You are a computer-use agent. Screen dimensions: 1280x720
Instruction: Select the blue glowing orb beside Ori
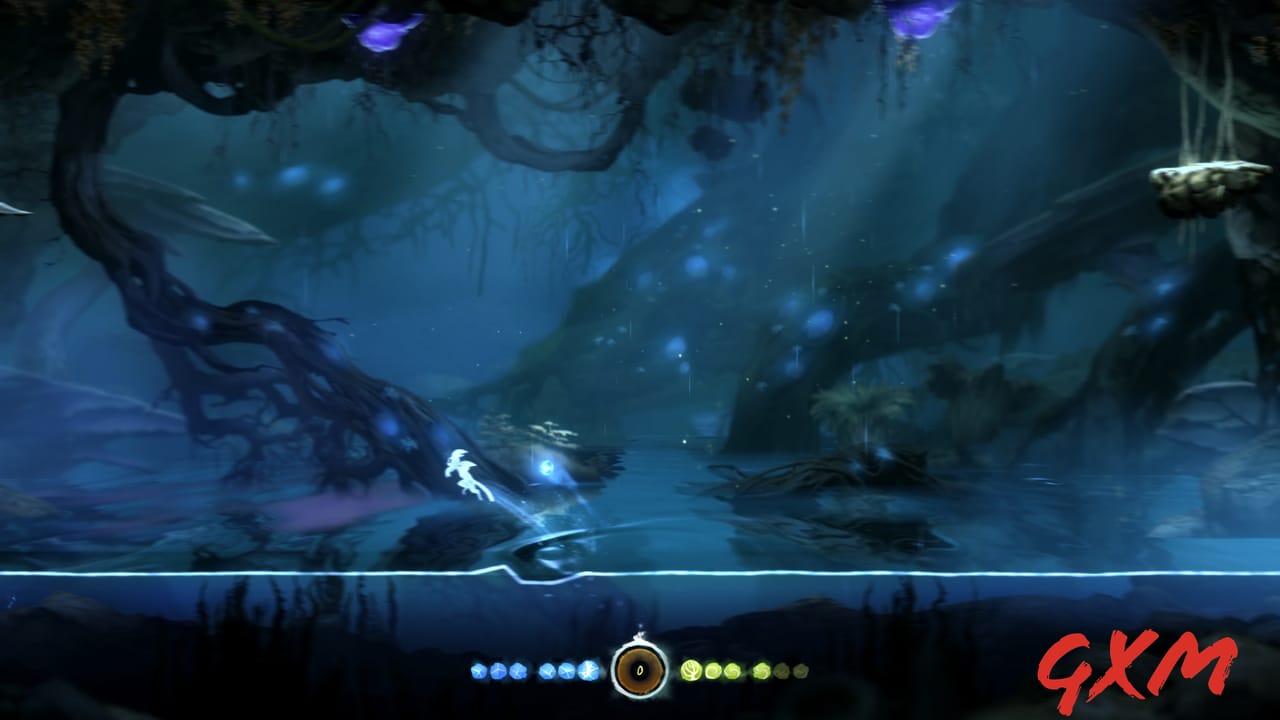tap(548, 469)
